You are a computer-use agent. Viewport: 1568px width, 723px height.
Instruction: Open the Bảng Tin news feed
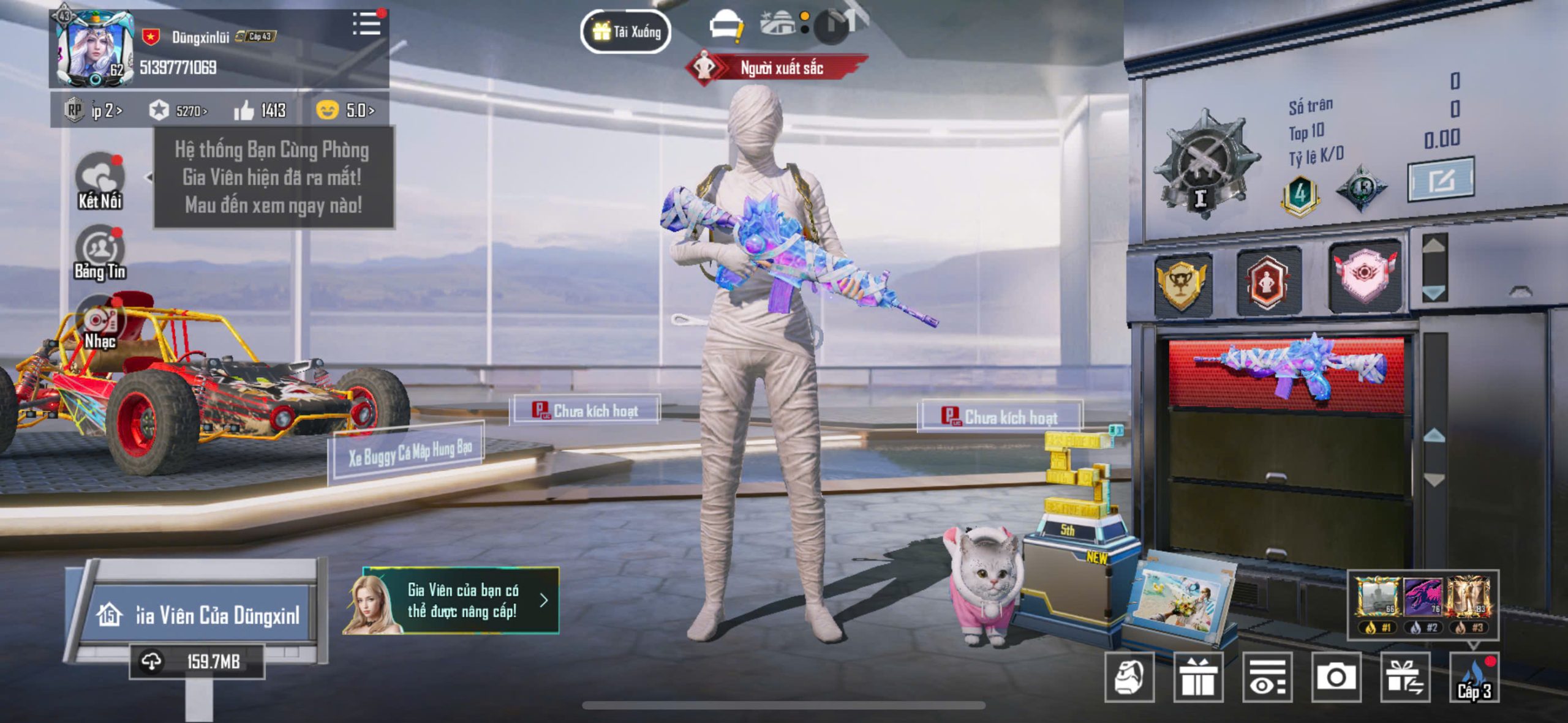100,253
